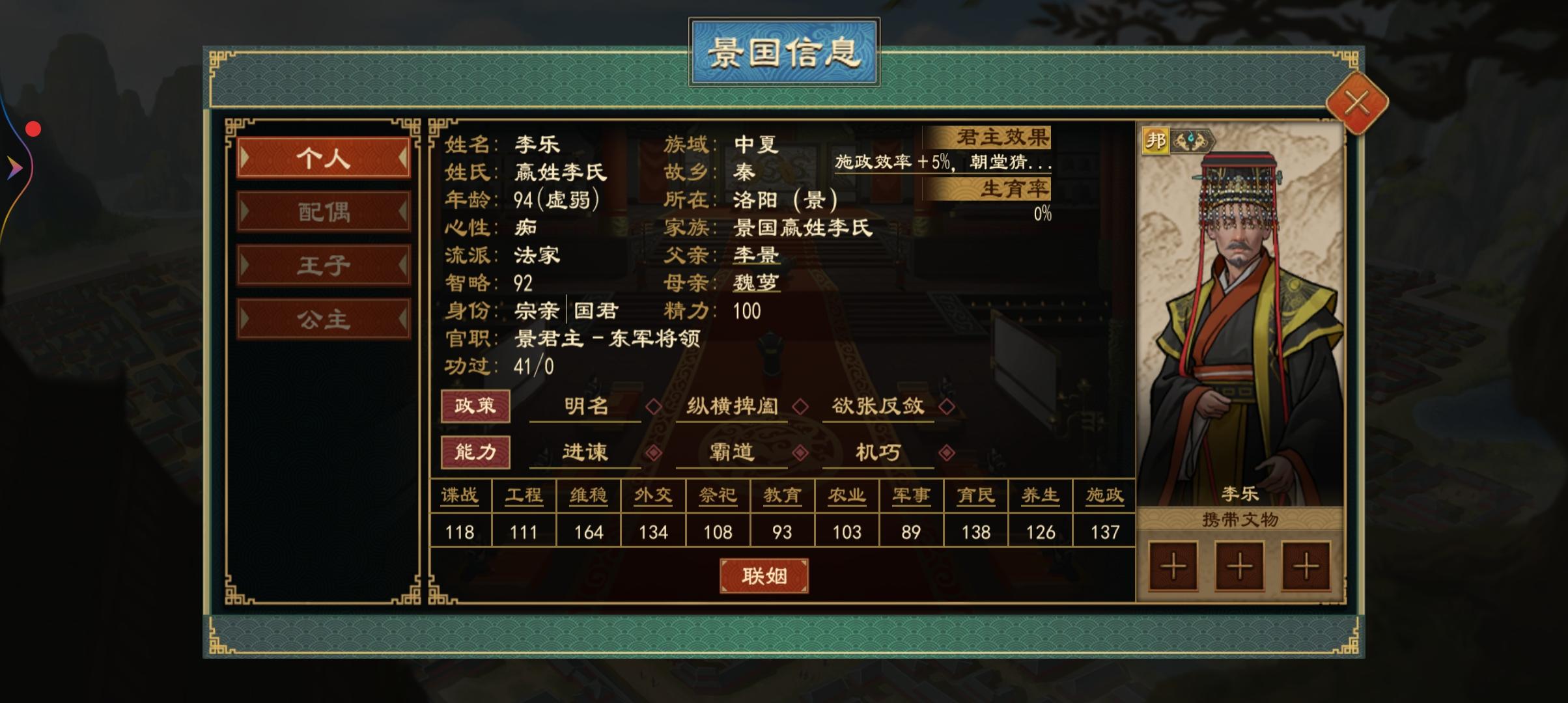Open father 李景's profile link
This screenshot has height=703, width=1568.
pyautogui.click(x=755, y=255)
